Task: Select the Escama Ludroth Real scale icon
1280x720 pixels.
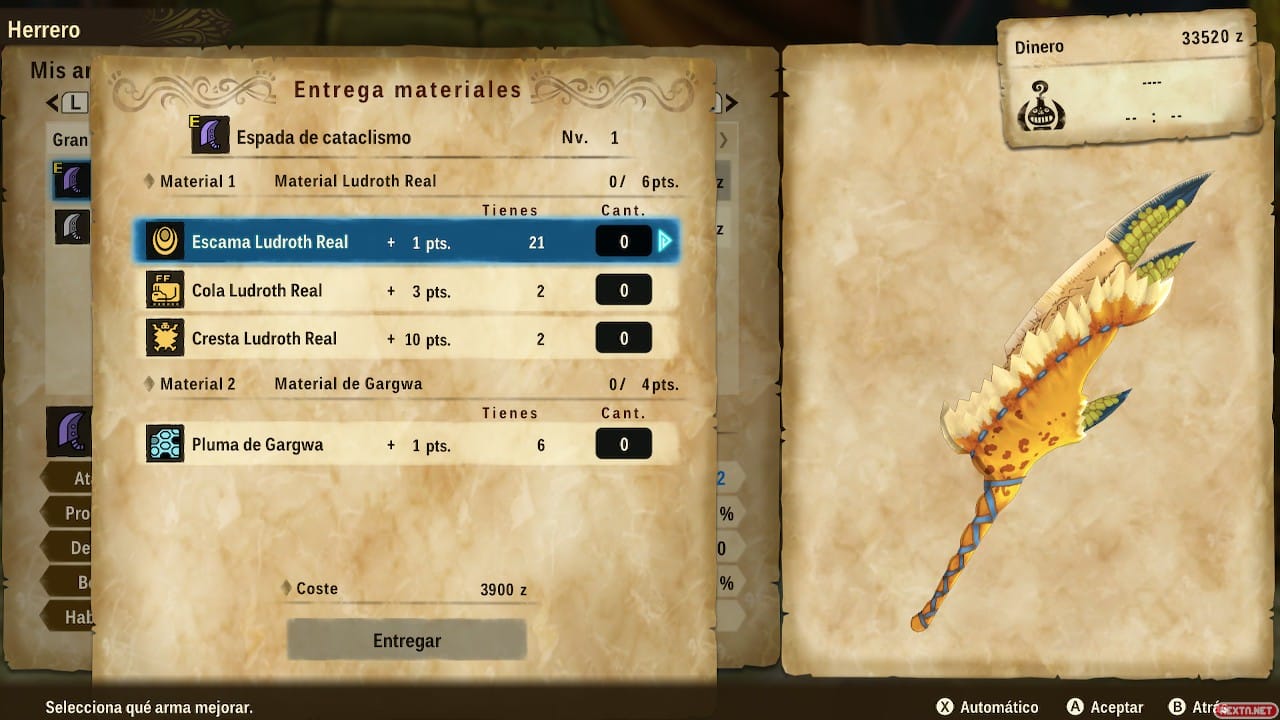Action: click(x=165, y=241)
